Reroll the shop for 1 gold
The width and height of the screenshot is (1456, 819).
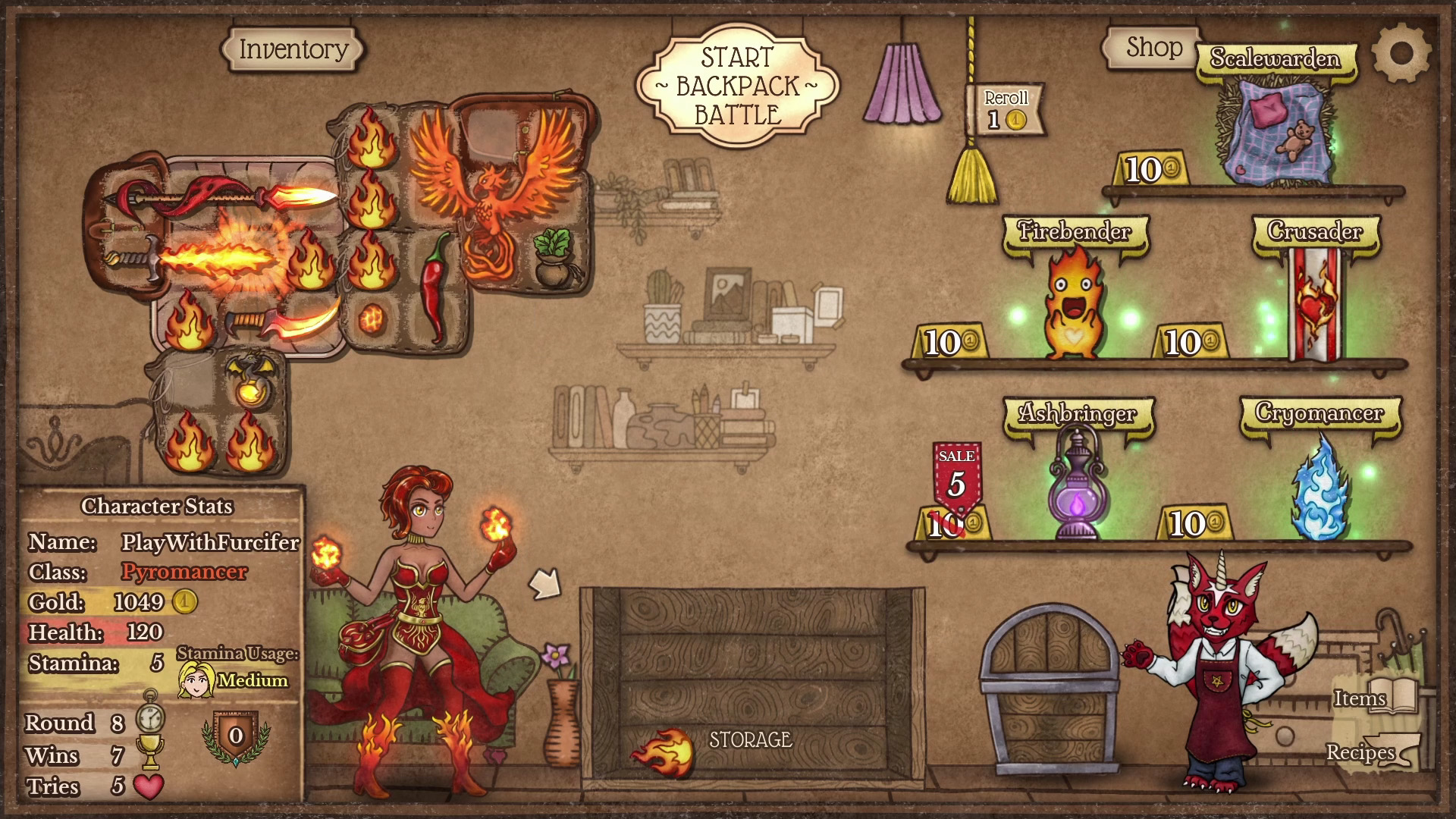(1006, 110)
